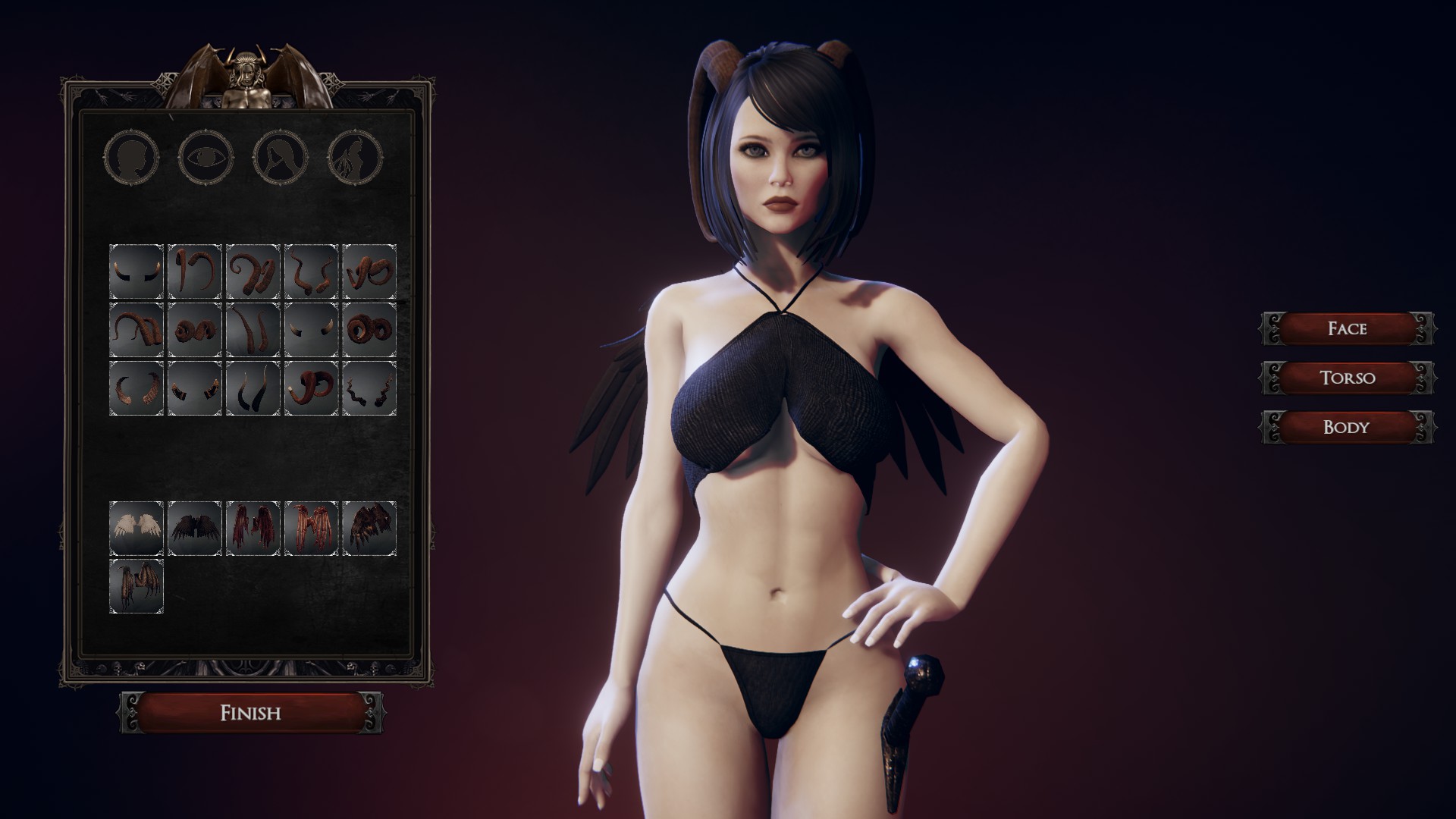Open the head silhouette tab
1456x819 pixels.
coord(132,158)
